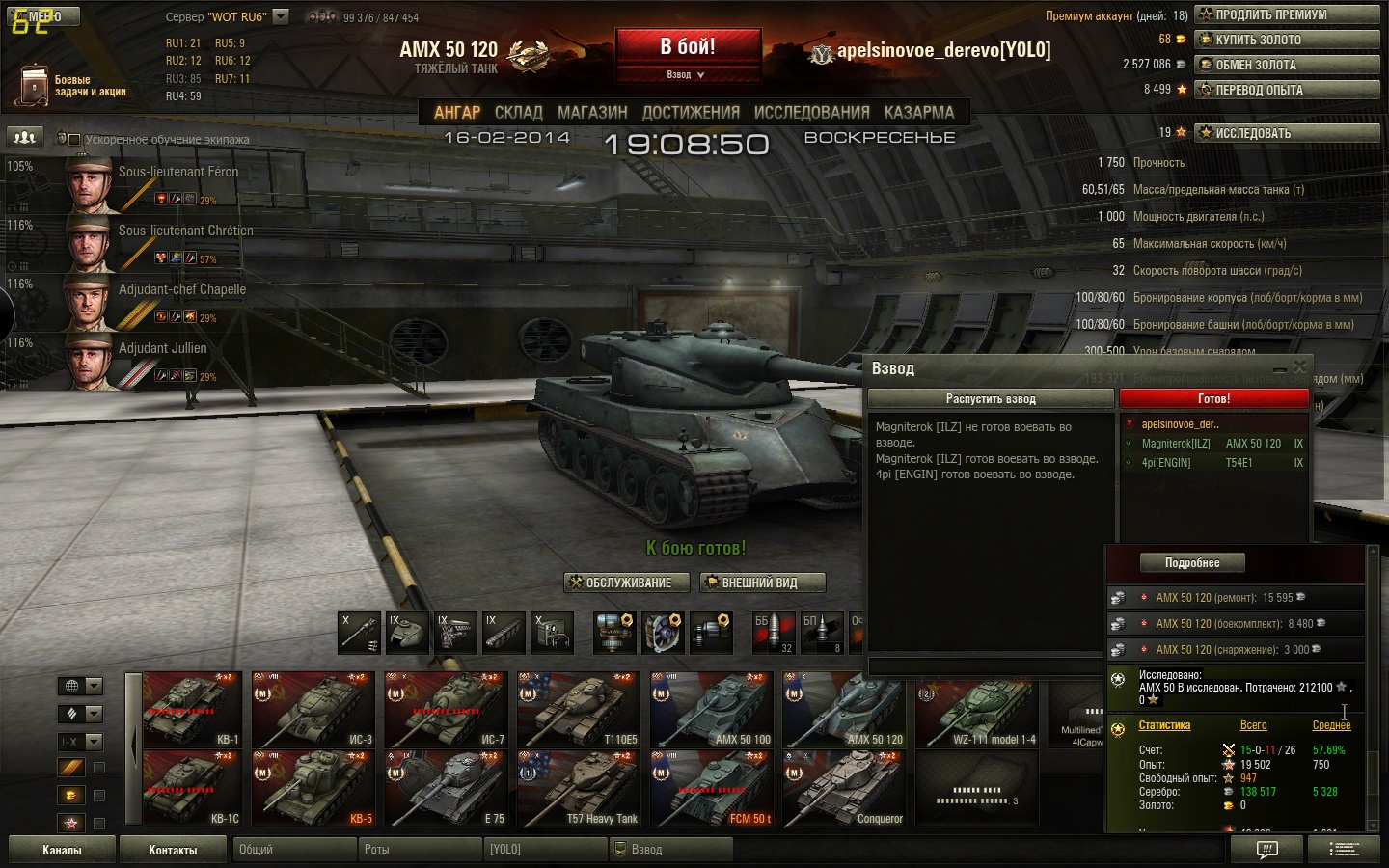The image size is (1389, 868).
Task: Start battle with the В бой! button
Action: pos(688,46)
